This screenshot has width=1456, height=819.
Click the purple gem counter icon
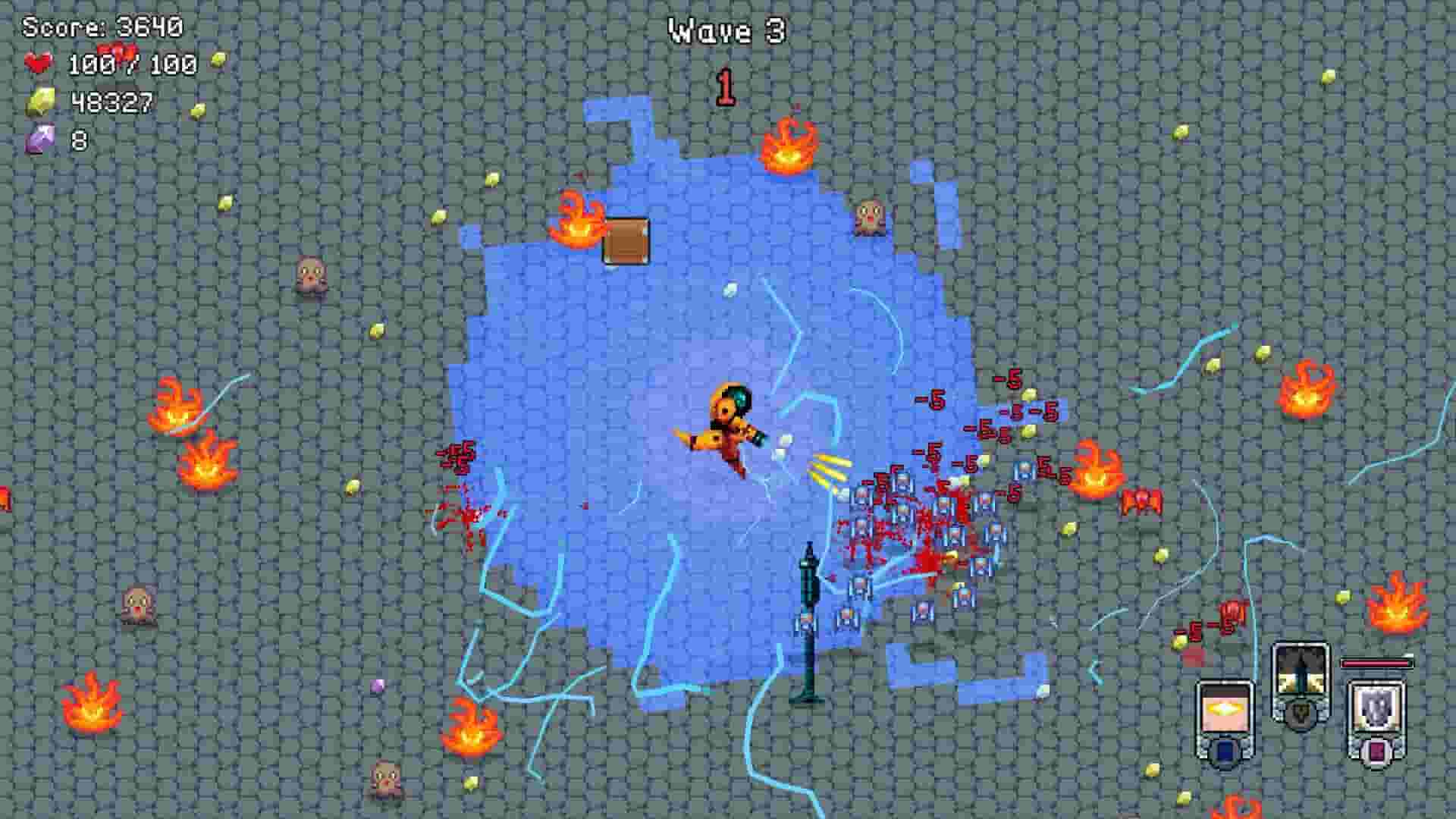pyautogui.click(x=42, y=136)
